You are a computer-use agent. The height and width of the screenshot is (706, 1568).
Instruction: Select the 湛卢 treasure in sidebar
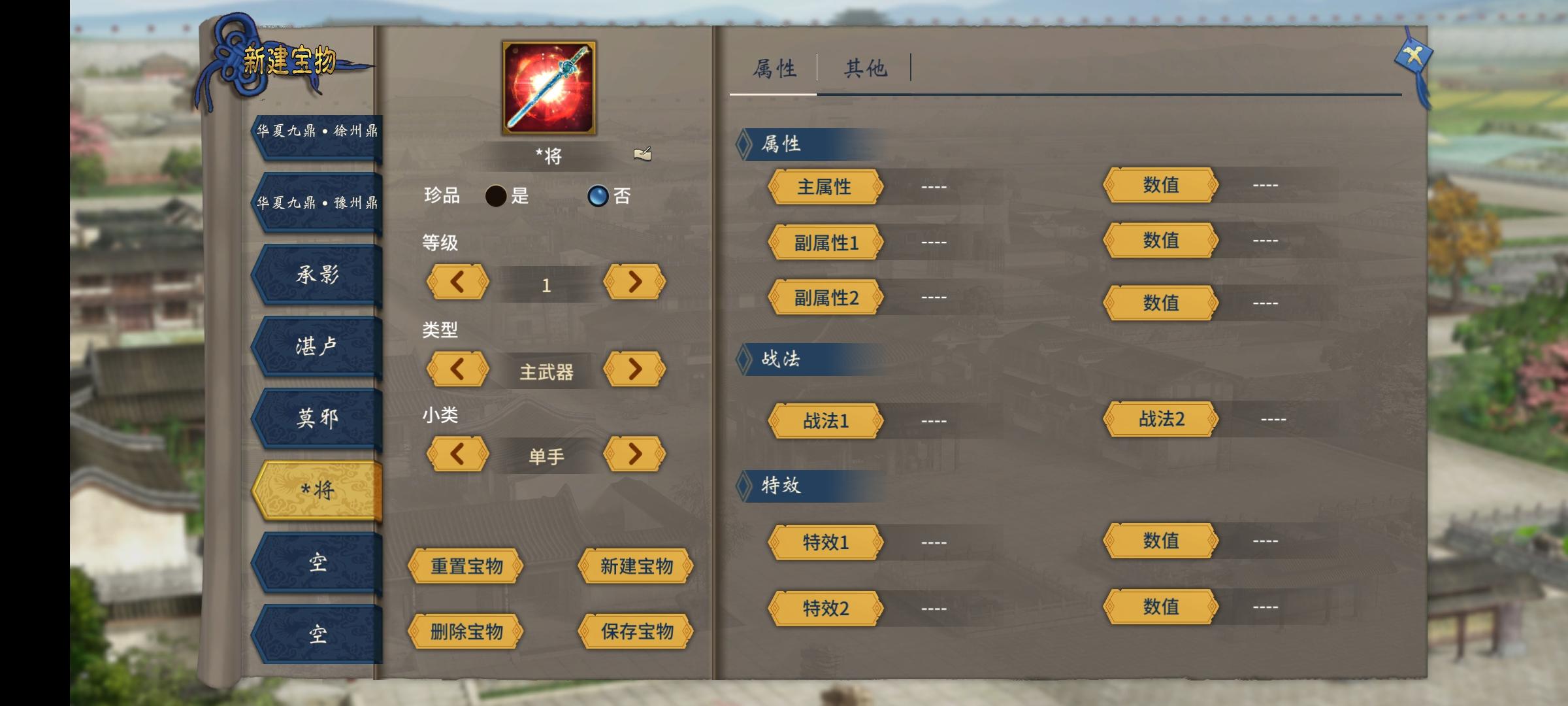tap(316, 346)
